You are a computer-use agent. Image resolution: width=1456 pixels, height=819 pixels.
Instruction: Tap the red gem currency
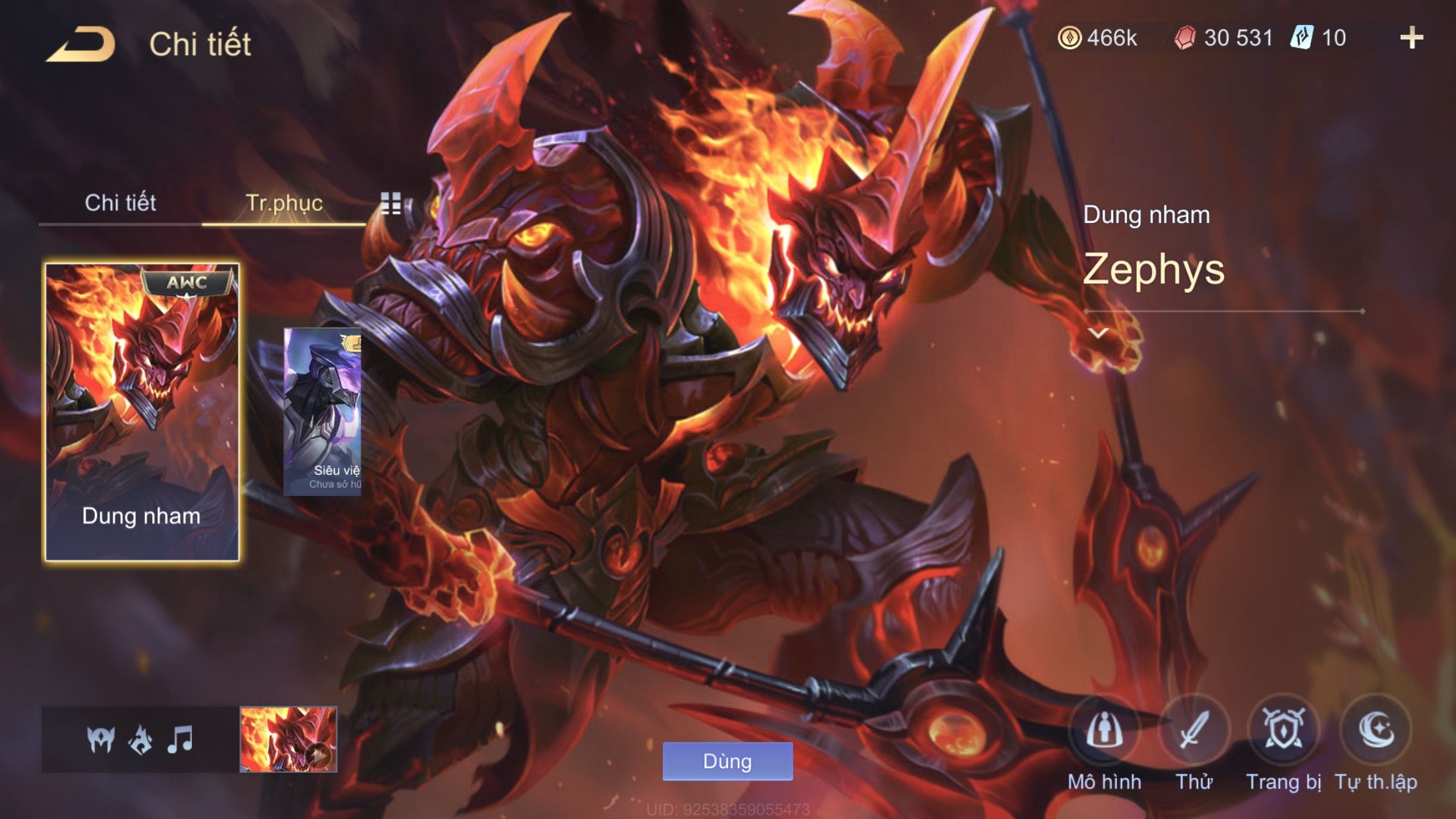coord(1224,38)
